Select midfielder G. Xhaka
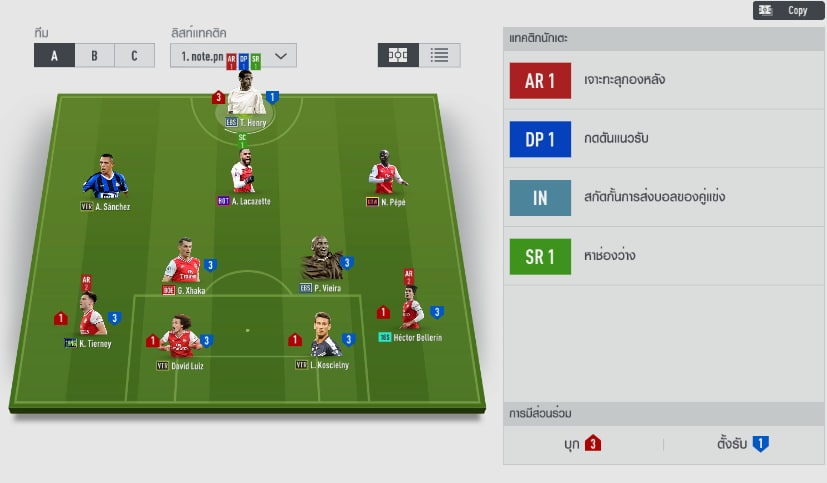Image resolution: width=827 pixels, height=483 pixels. 183,265
